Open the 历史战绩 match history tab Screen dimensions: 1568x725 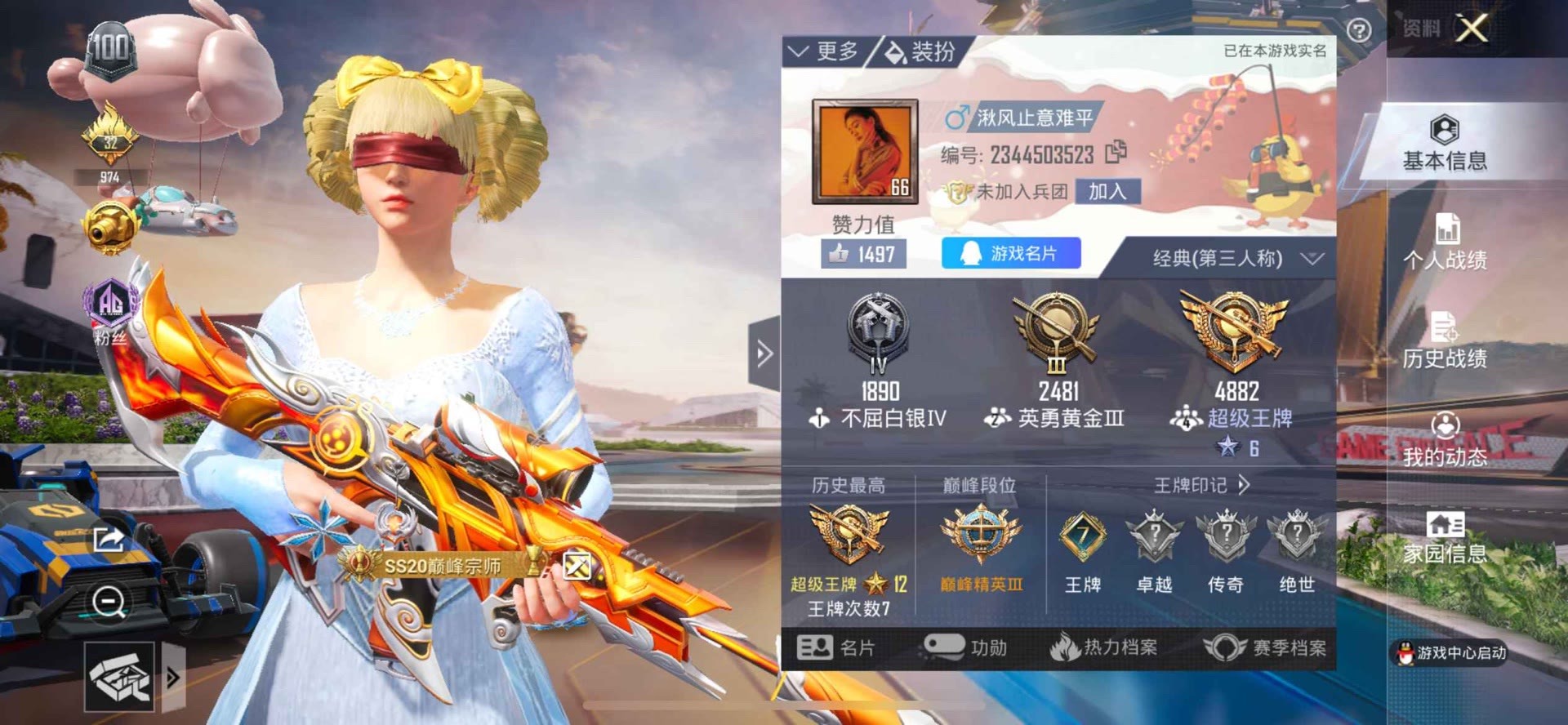click(1444, 340)
